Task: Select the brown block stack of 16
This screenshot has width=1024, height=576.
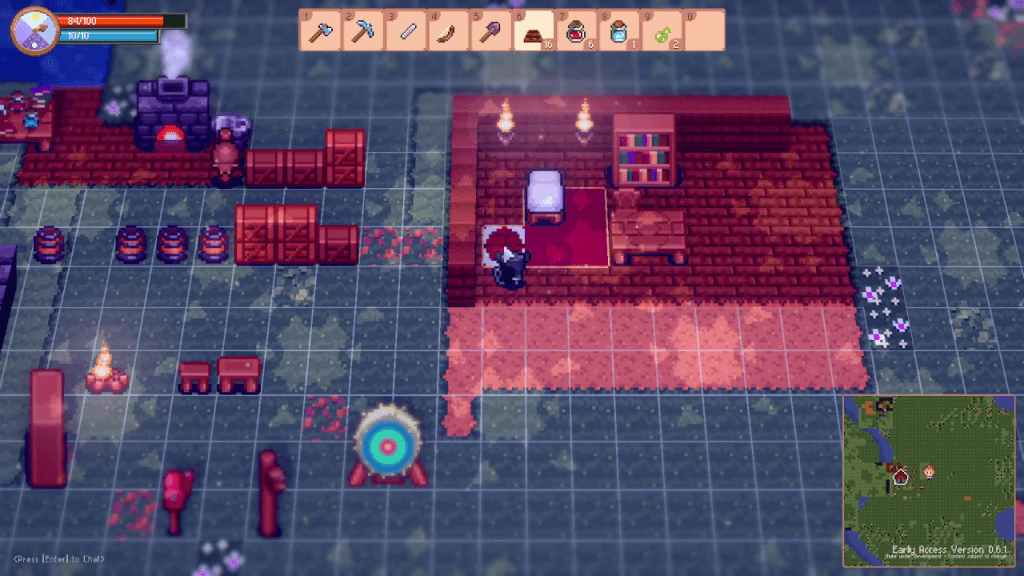Action: click(x=533, y=31)
